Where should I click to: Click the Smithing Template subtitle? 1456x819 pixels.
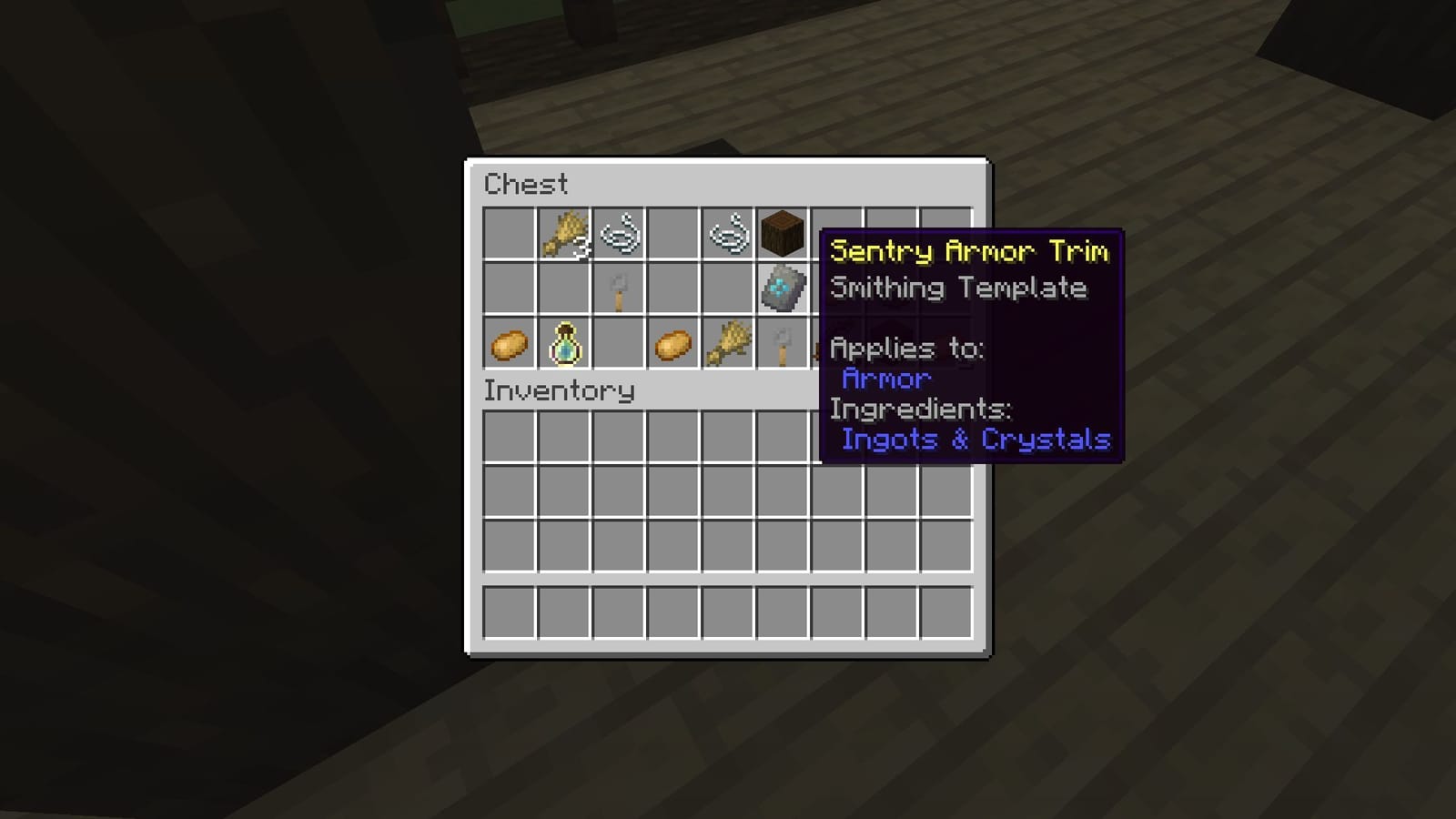pyautogui.click(x=957, y=288)
